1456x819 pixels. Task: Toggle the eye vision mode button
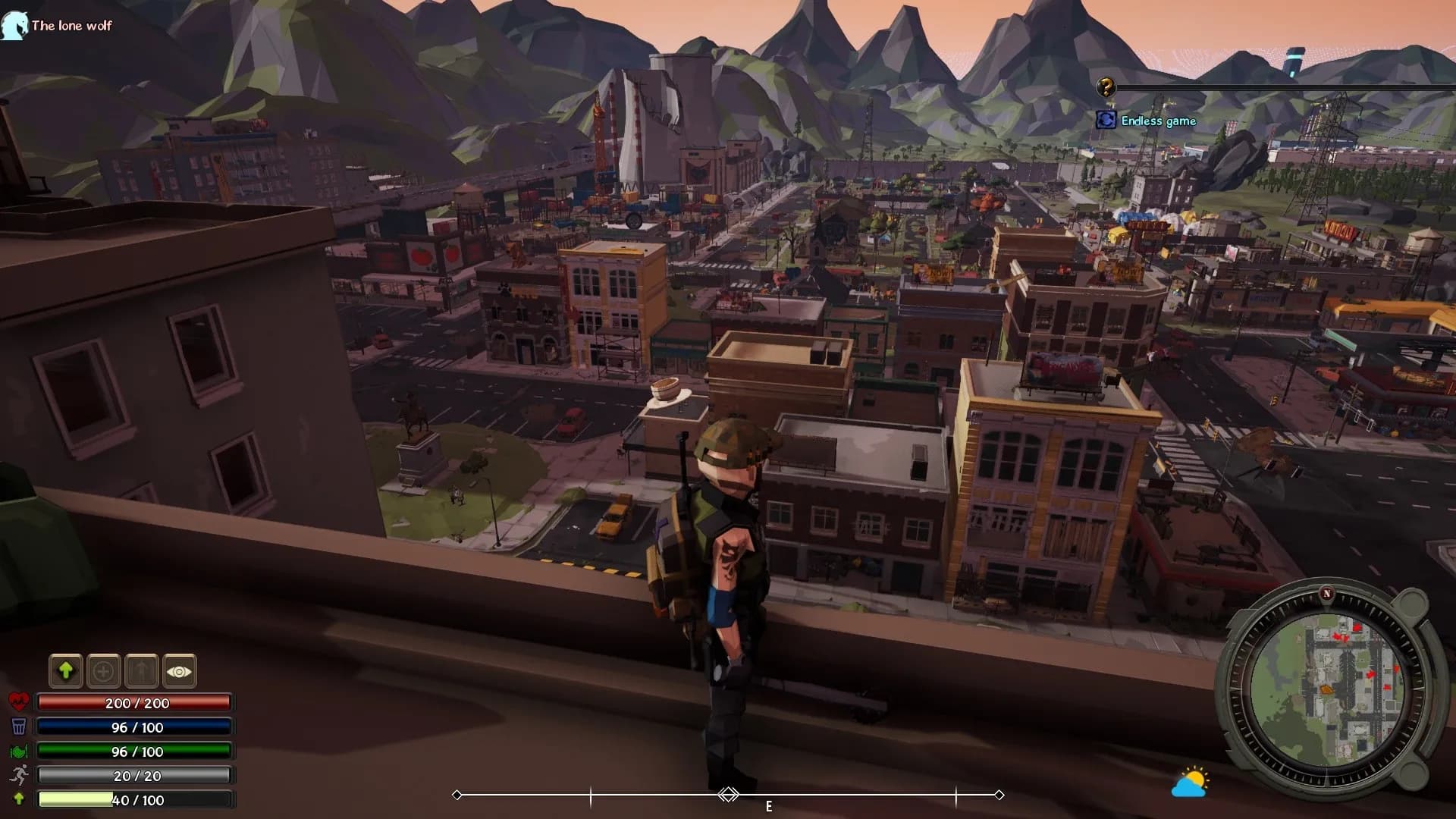[x=180, y=670]
